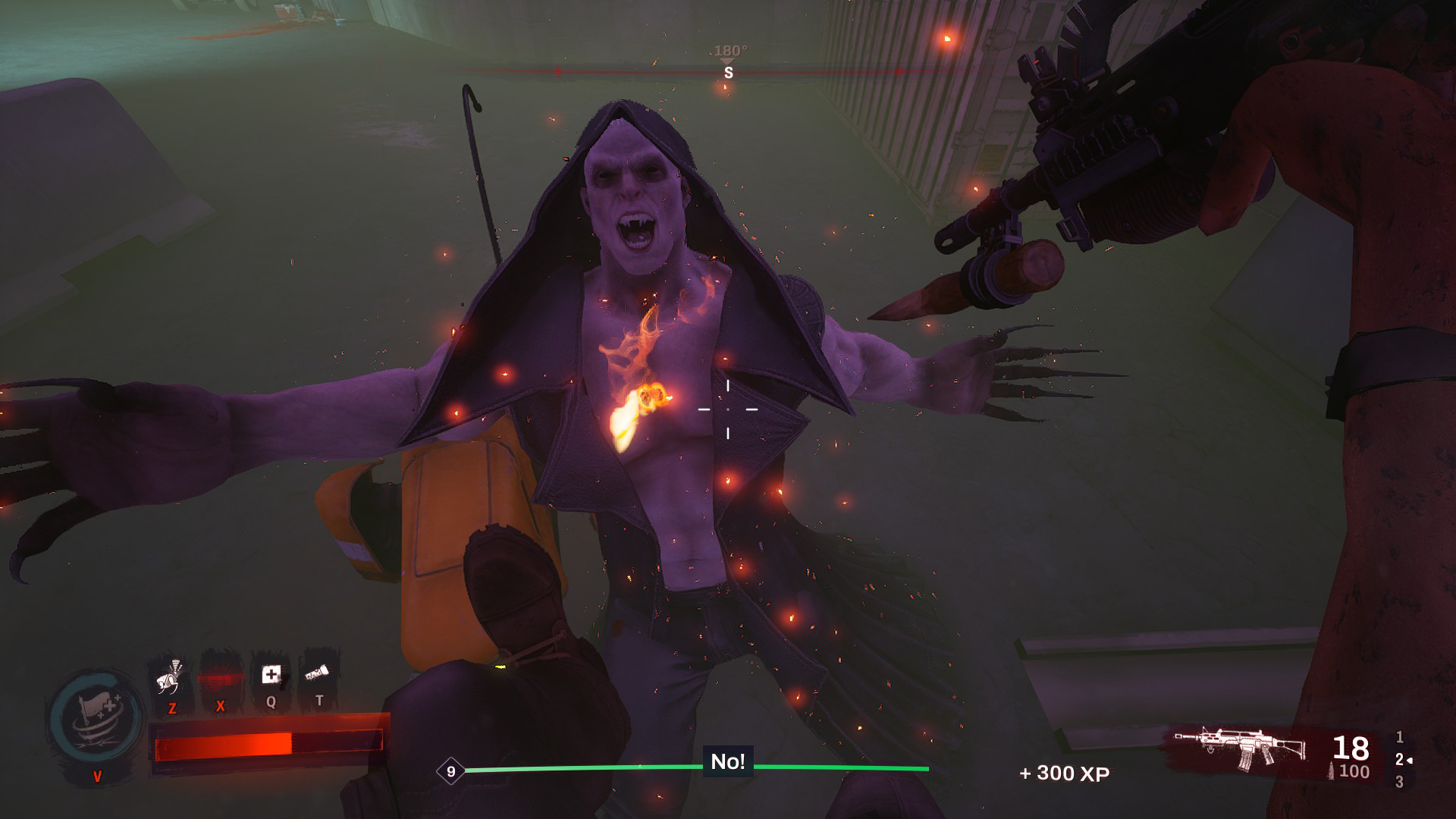Click the compass south heading marker

729,73
